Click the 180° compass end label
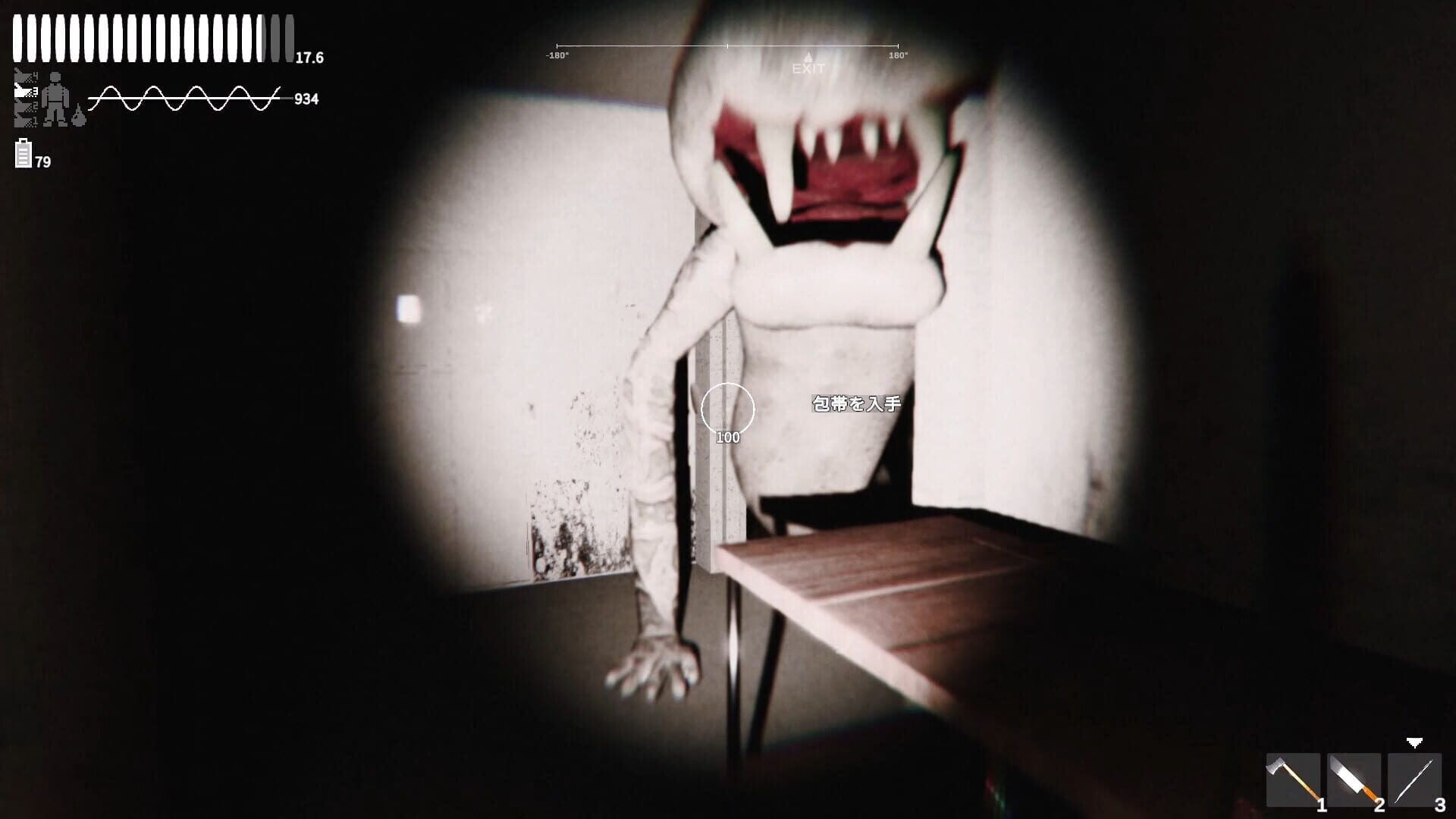This screenshot has width=1456, height=819. pos(896,55)
